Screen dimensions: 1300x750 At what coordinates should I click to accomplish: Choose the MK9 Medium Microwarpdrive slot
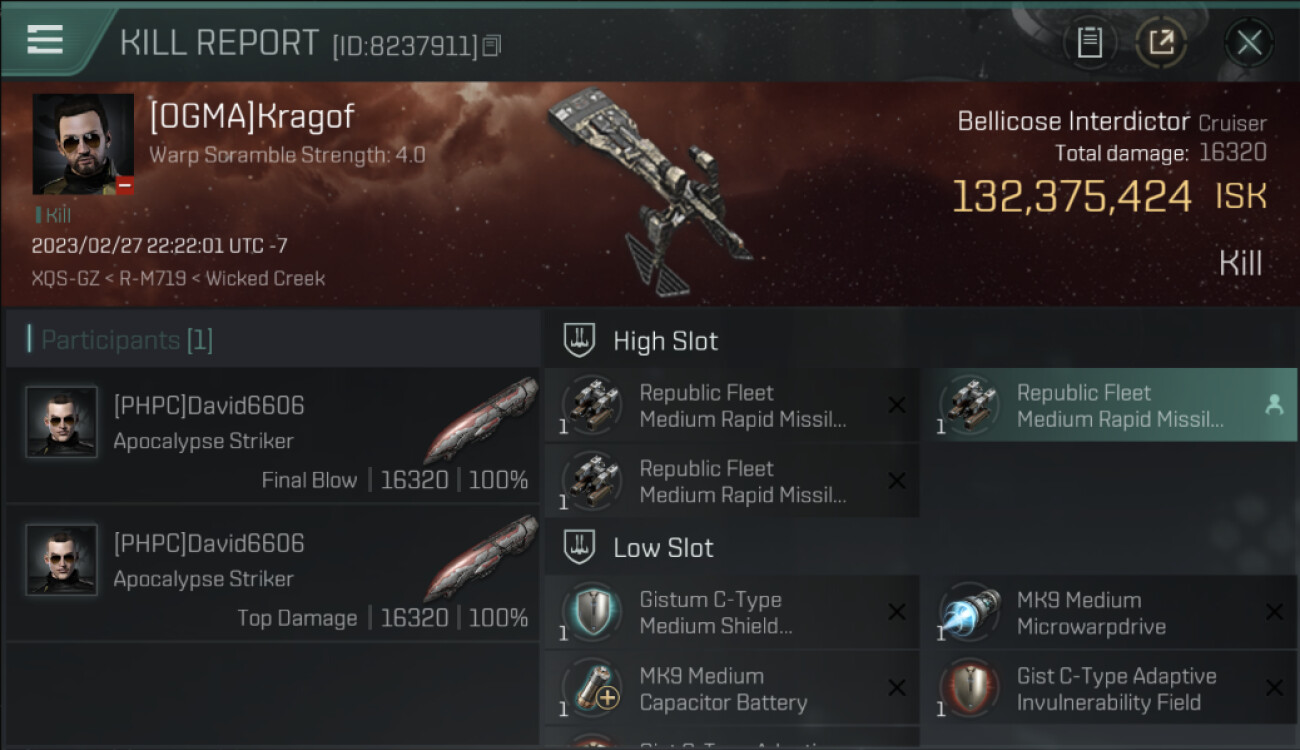(x=1108, y=612)
